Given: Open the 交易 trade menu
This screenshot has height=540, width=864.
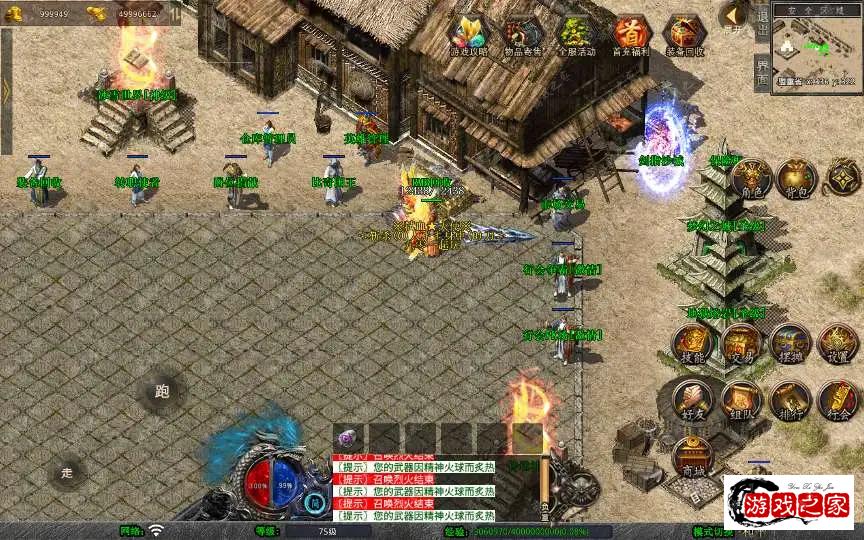Looking at the screenshot, I should [741, 344].
